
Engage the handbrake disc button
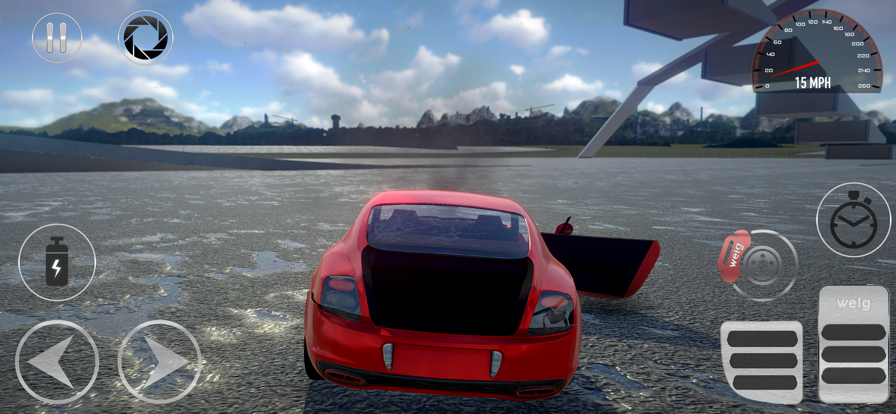(762, 264)
